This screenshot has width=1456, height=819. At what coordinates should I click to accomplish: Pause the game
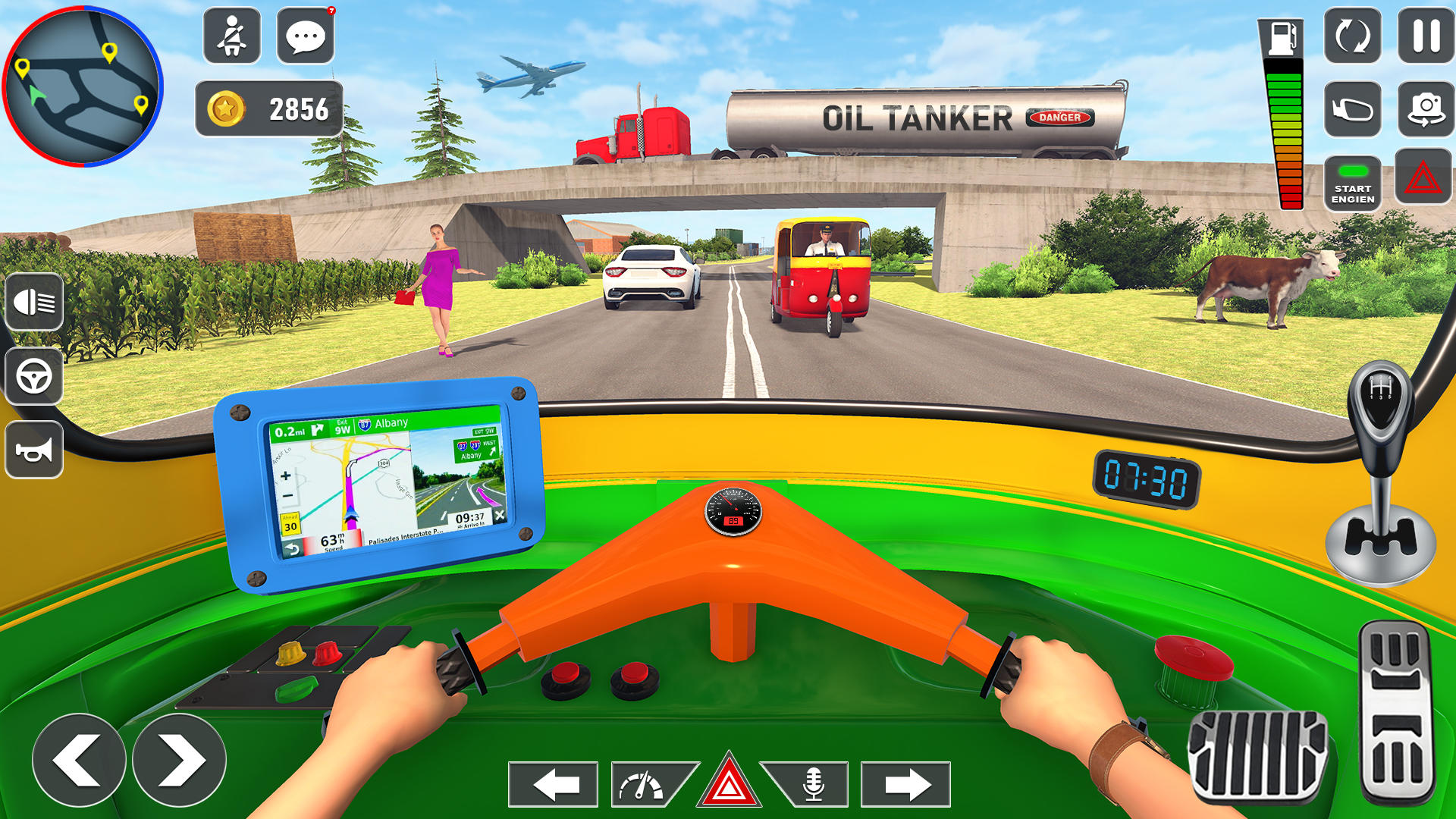pyautogui.click(x=1425, y=36)
